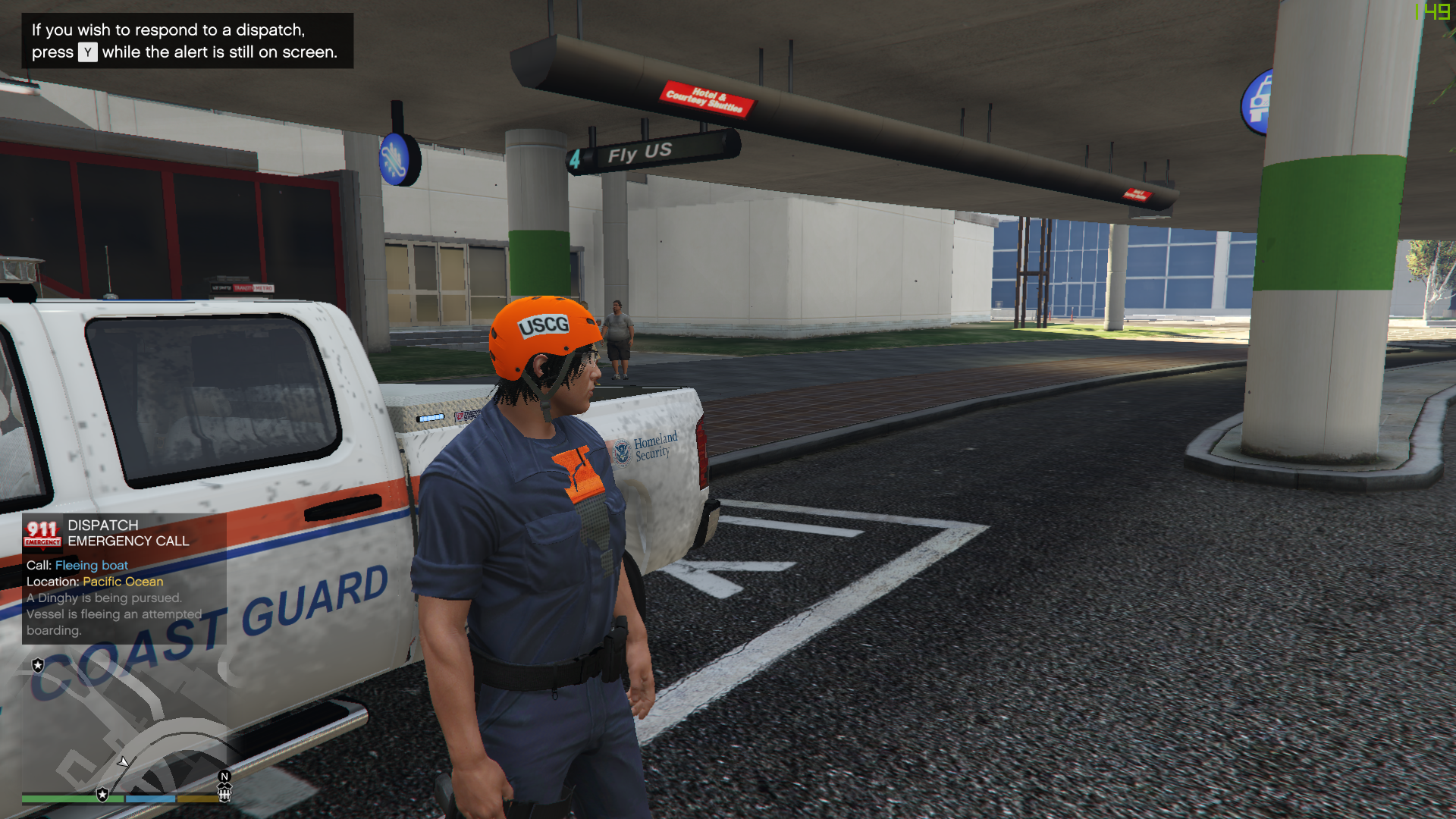
Task: Open the 911 dispatch emergency call alert
Action: [x=124, y=578]
